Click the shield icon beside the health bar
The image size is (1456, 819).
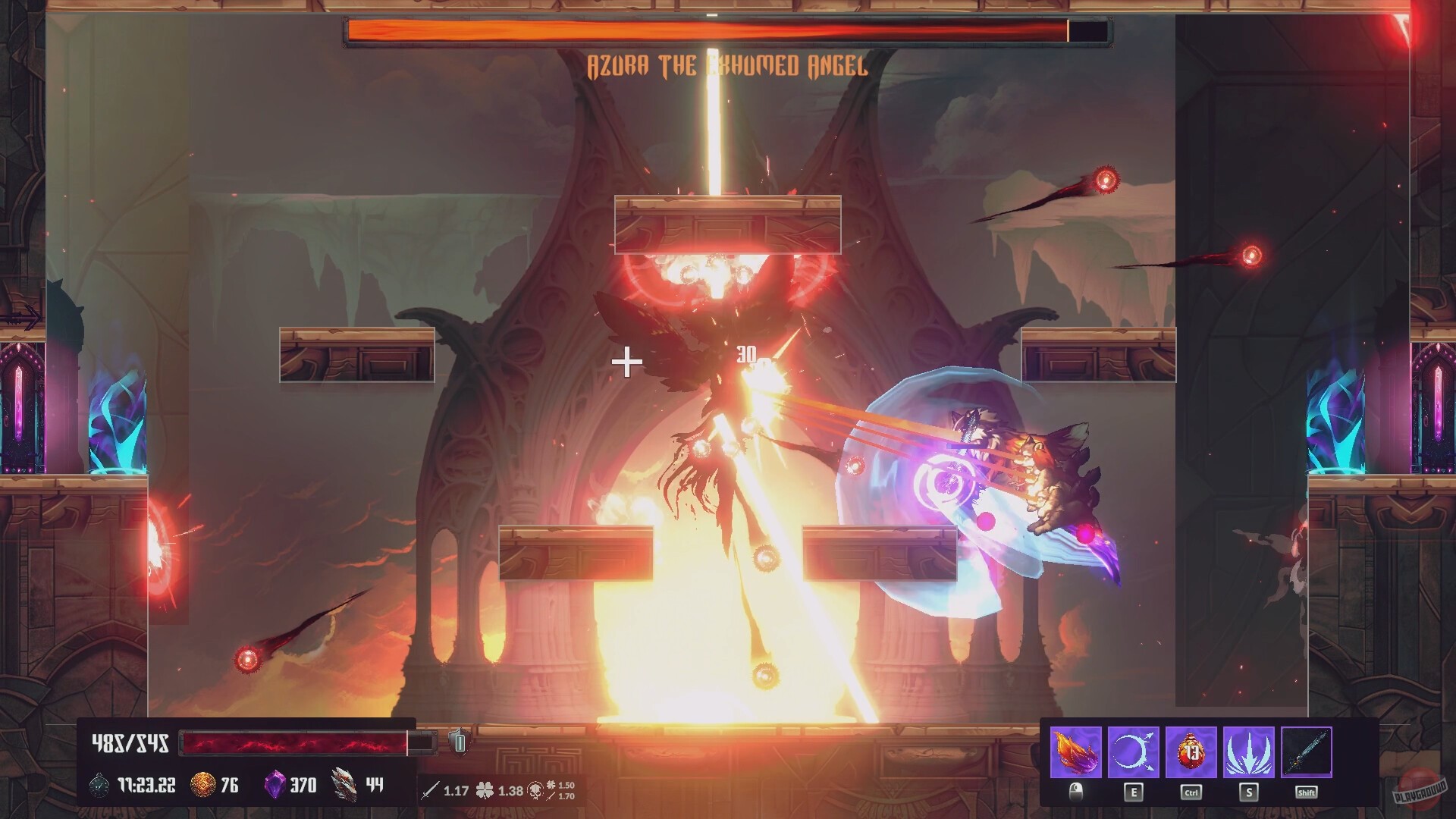click(460, 742)
